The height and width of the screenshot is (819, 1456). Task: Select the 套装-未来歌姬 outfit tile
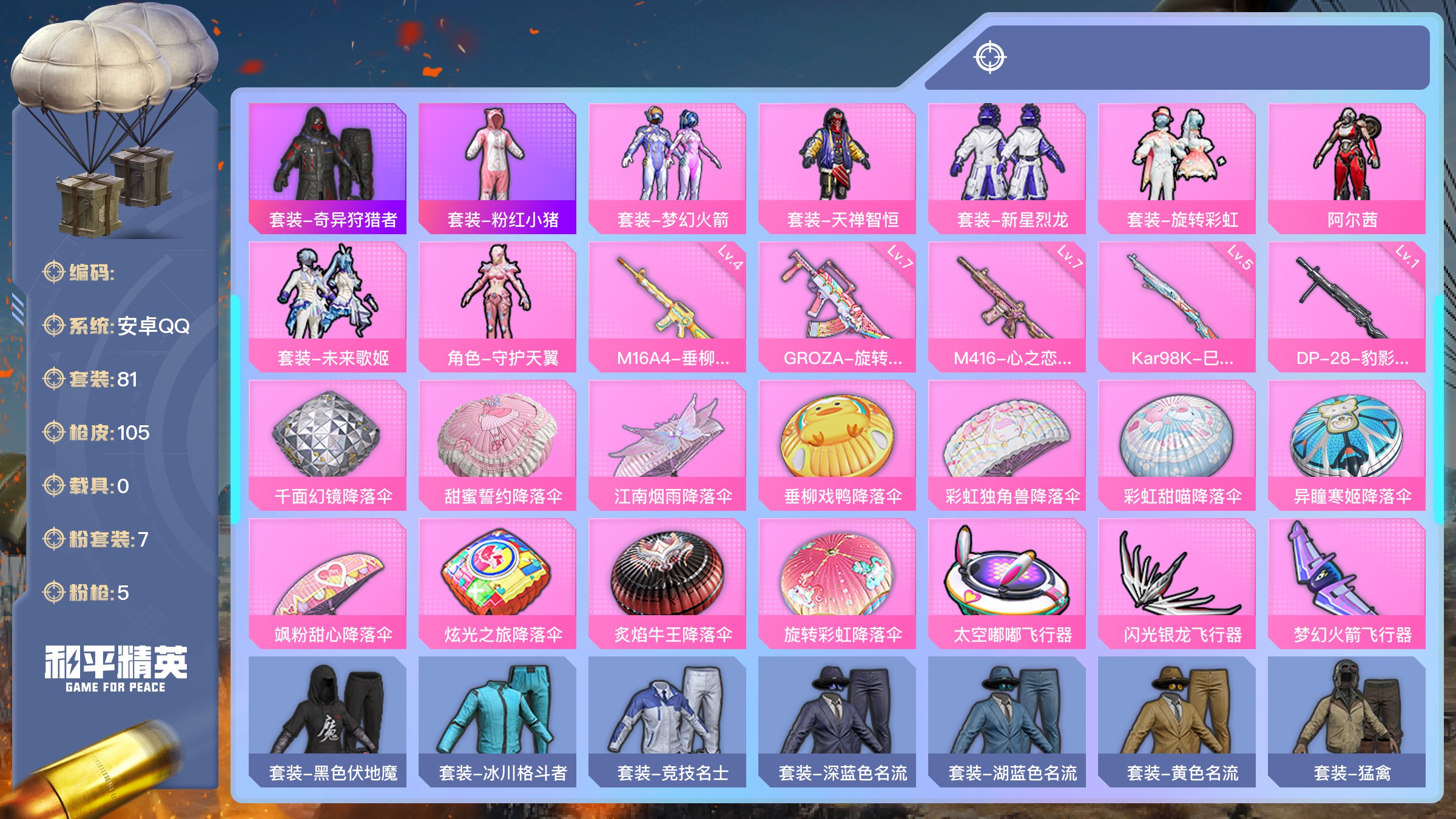coord(328,306)
